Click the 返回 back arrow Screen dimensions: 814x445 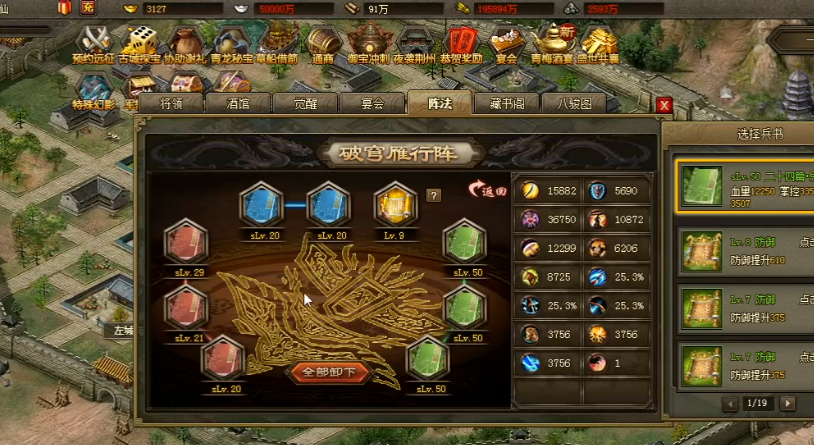coord(488,189)
